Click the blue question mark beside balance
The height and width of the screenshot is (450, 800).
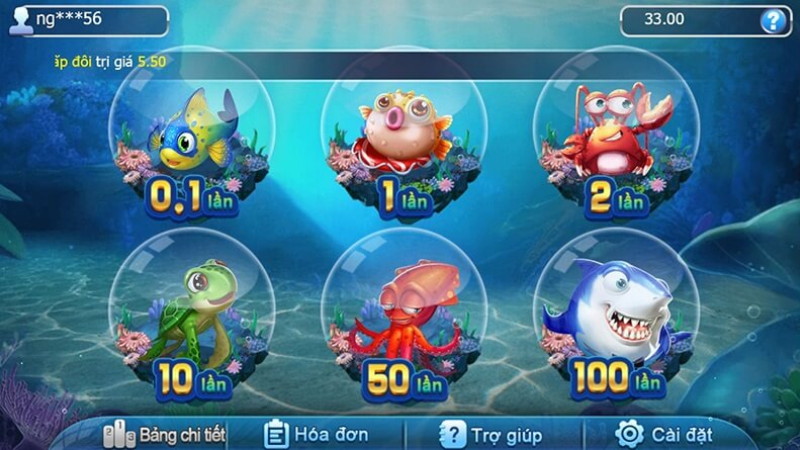coord(771,20)
